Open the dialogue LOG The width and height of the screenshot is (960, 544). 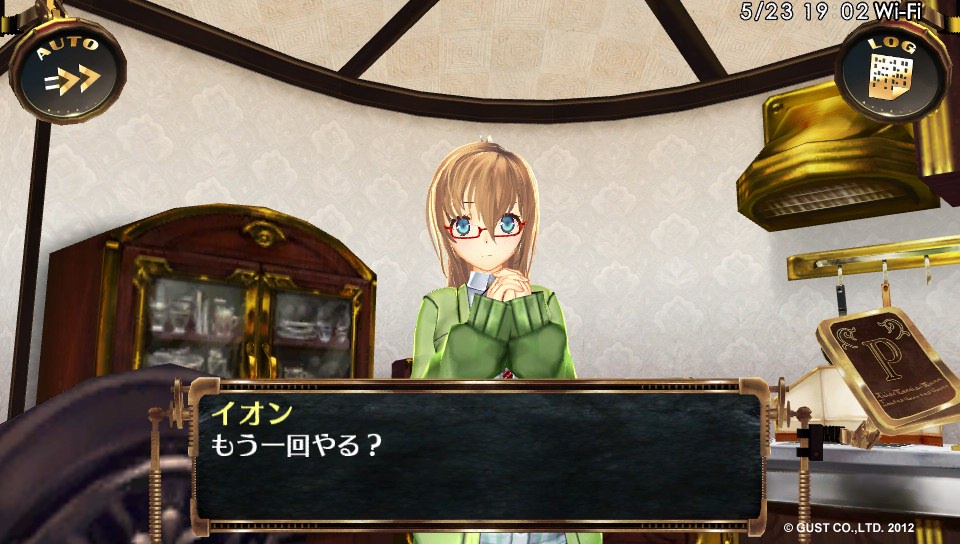(x=891, y=70)
